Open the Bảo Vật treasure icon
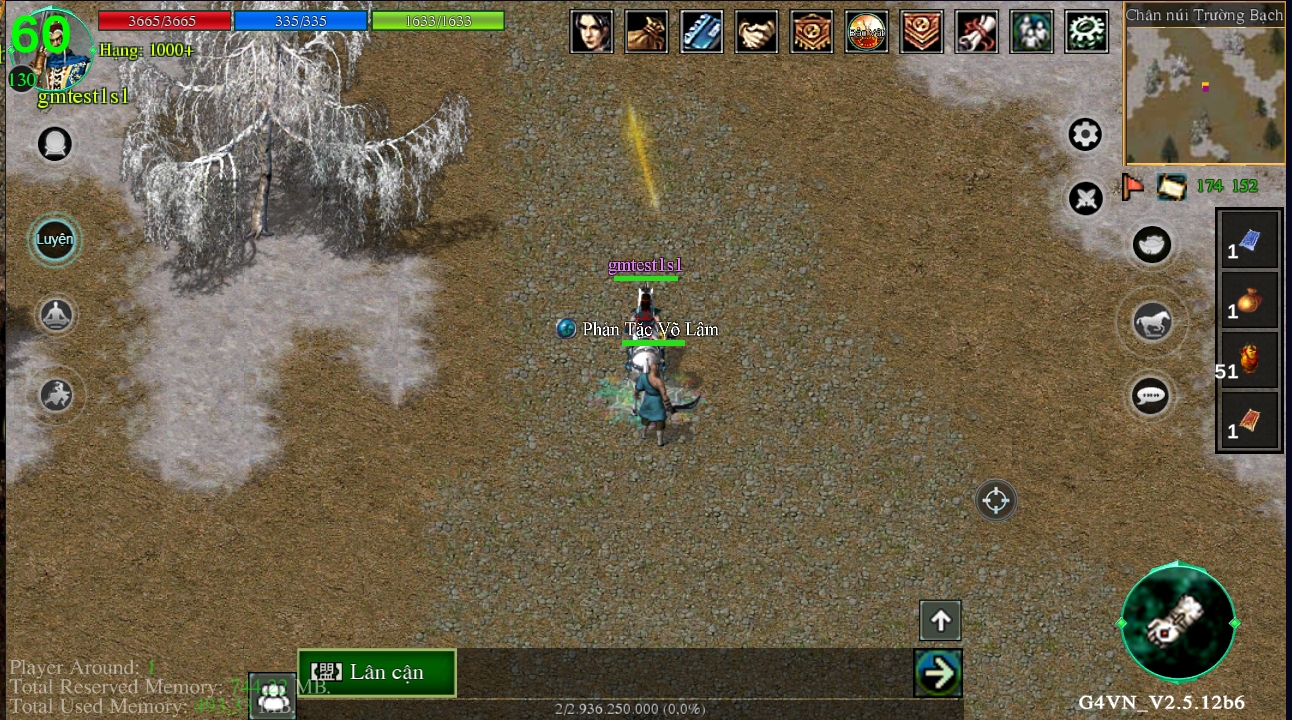This screenshot has width=1292, height=720. click(x=866, y=31)
